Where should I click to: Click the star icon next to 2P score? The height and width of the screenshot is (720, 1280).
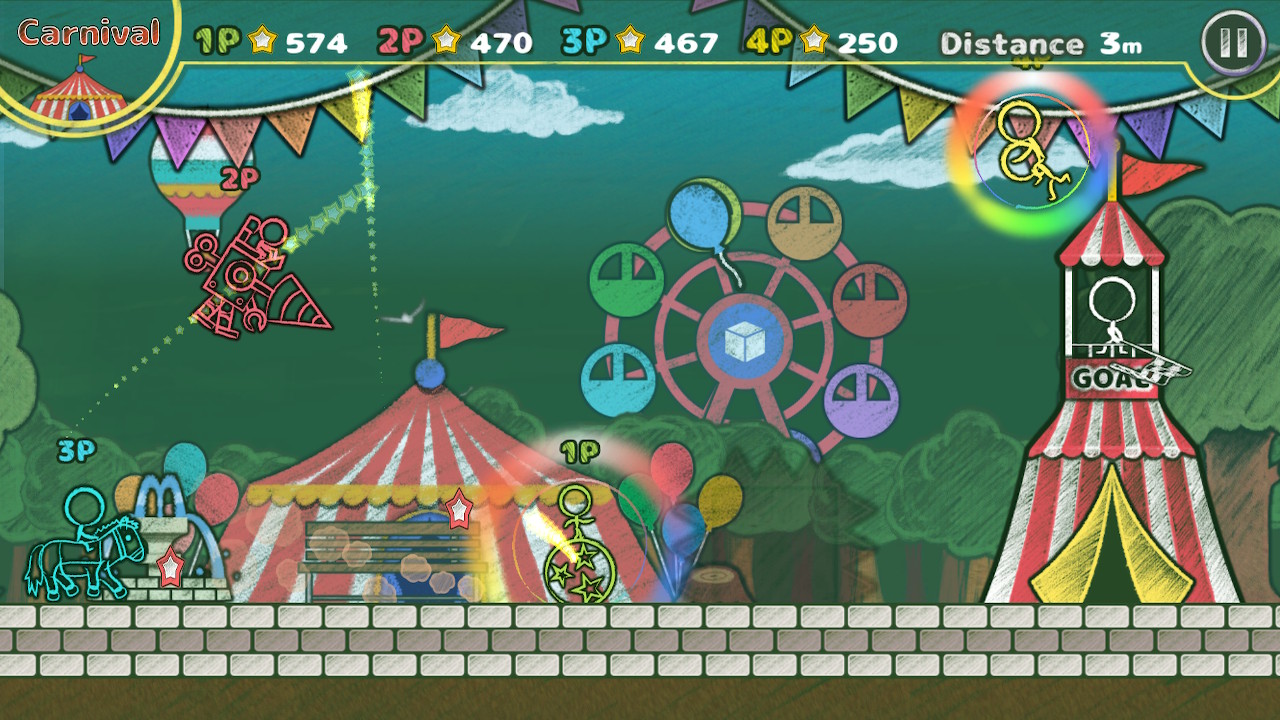click(444, 41)
